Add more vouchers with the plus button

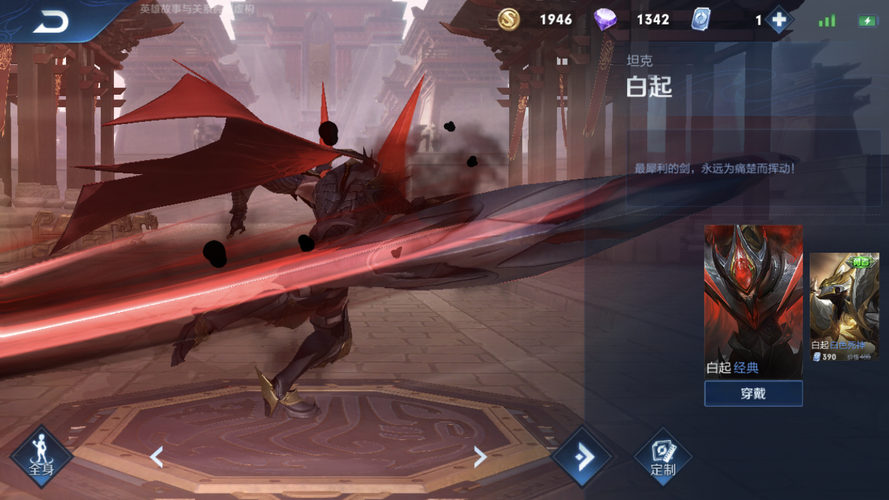(778, 20)
